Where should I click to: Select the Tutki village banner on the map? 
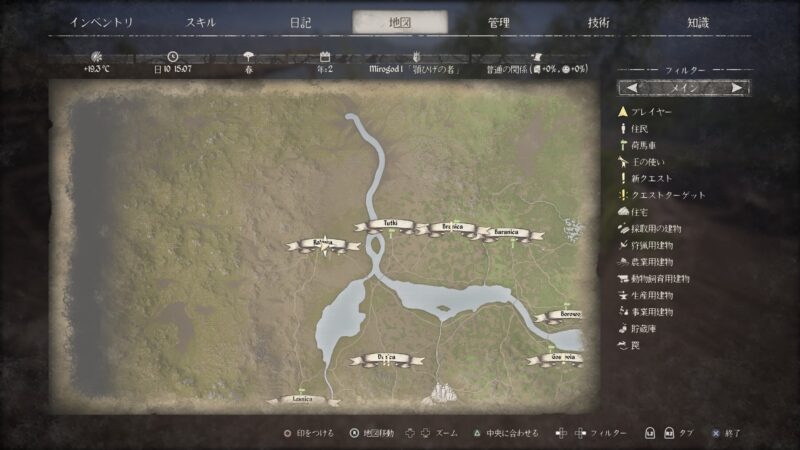tap(384, 225)
